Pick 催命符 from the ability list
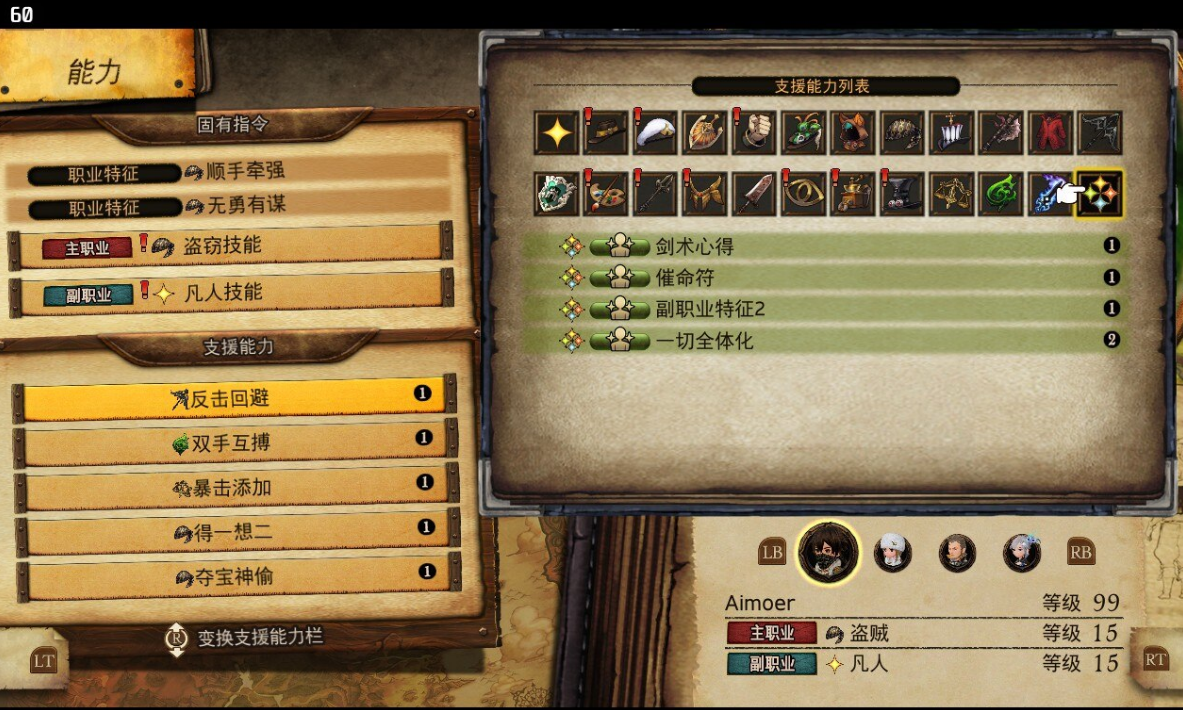 point(820,277)
